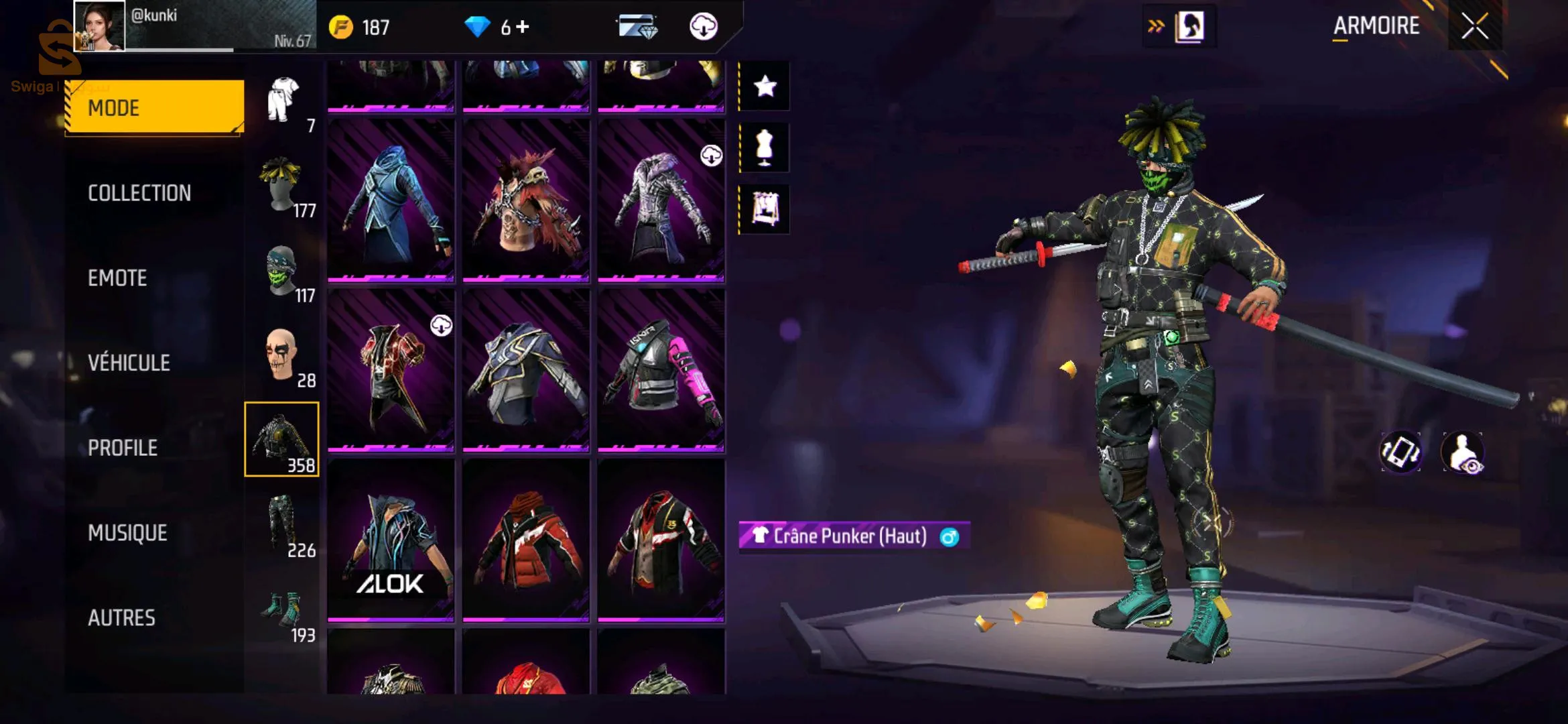Viewport: 1568px width, 724px height.
Task: Go to the Profile section
Action: pos(123,448)
